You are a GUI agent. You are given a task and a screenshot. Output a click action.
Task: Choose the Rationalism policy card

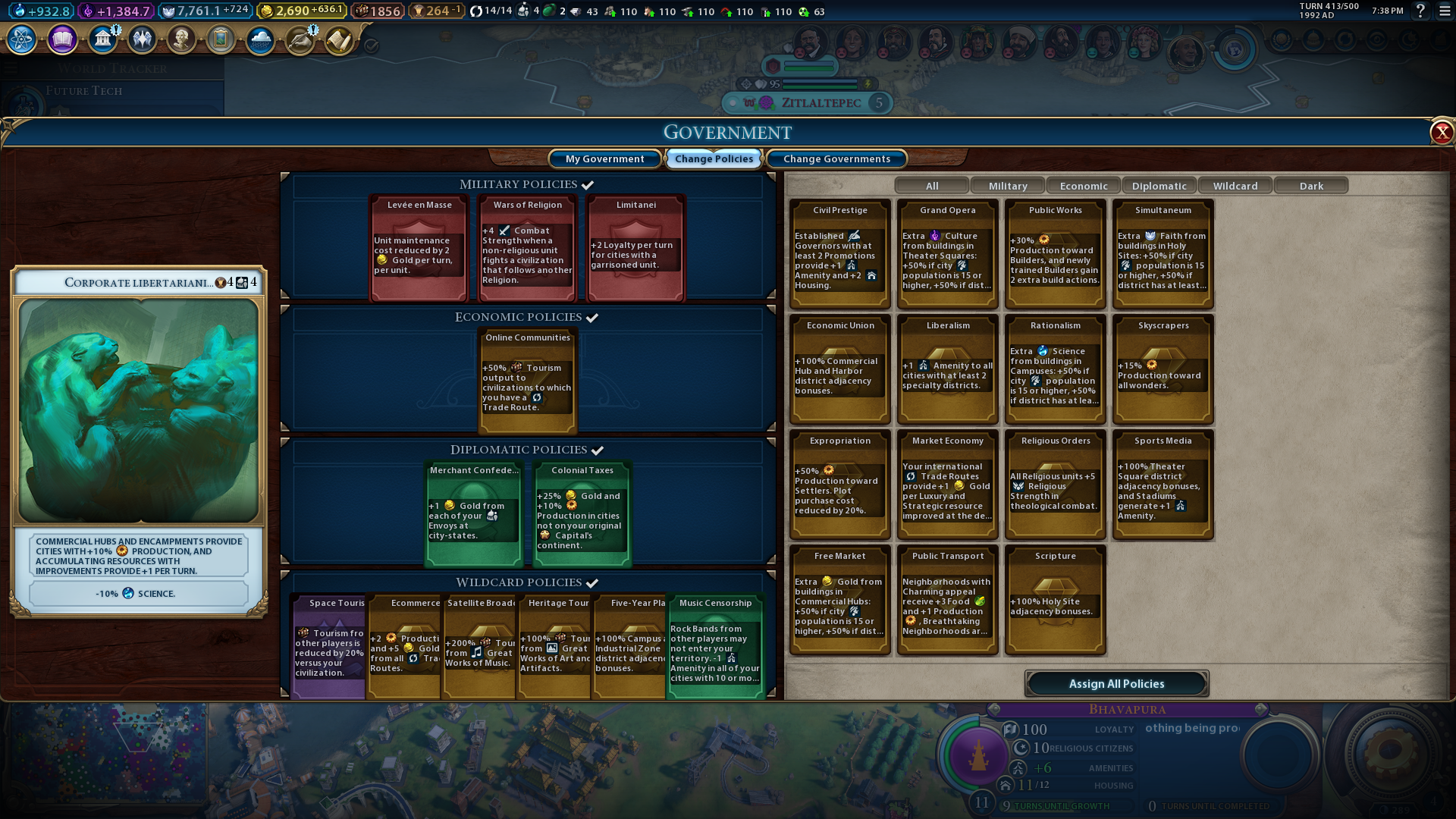pyautogui.click(x=1056, y=369)
